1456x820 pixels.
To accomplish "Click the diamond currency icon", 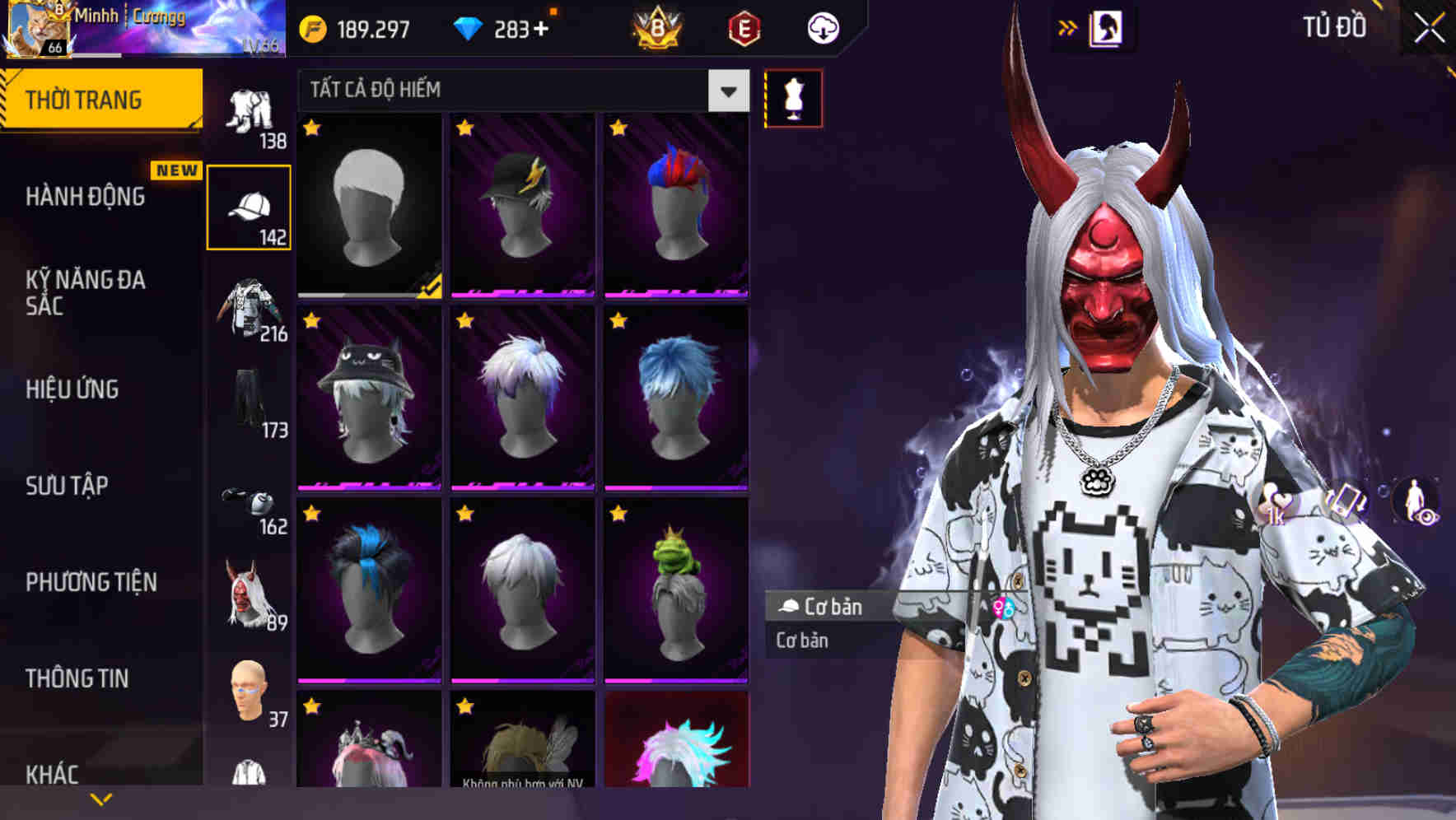I will tap(469, 27).
